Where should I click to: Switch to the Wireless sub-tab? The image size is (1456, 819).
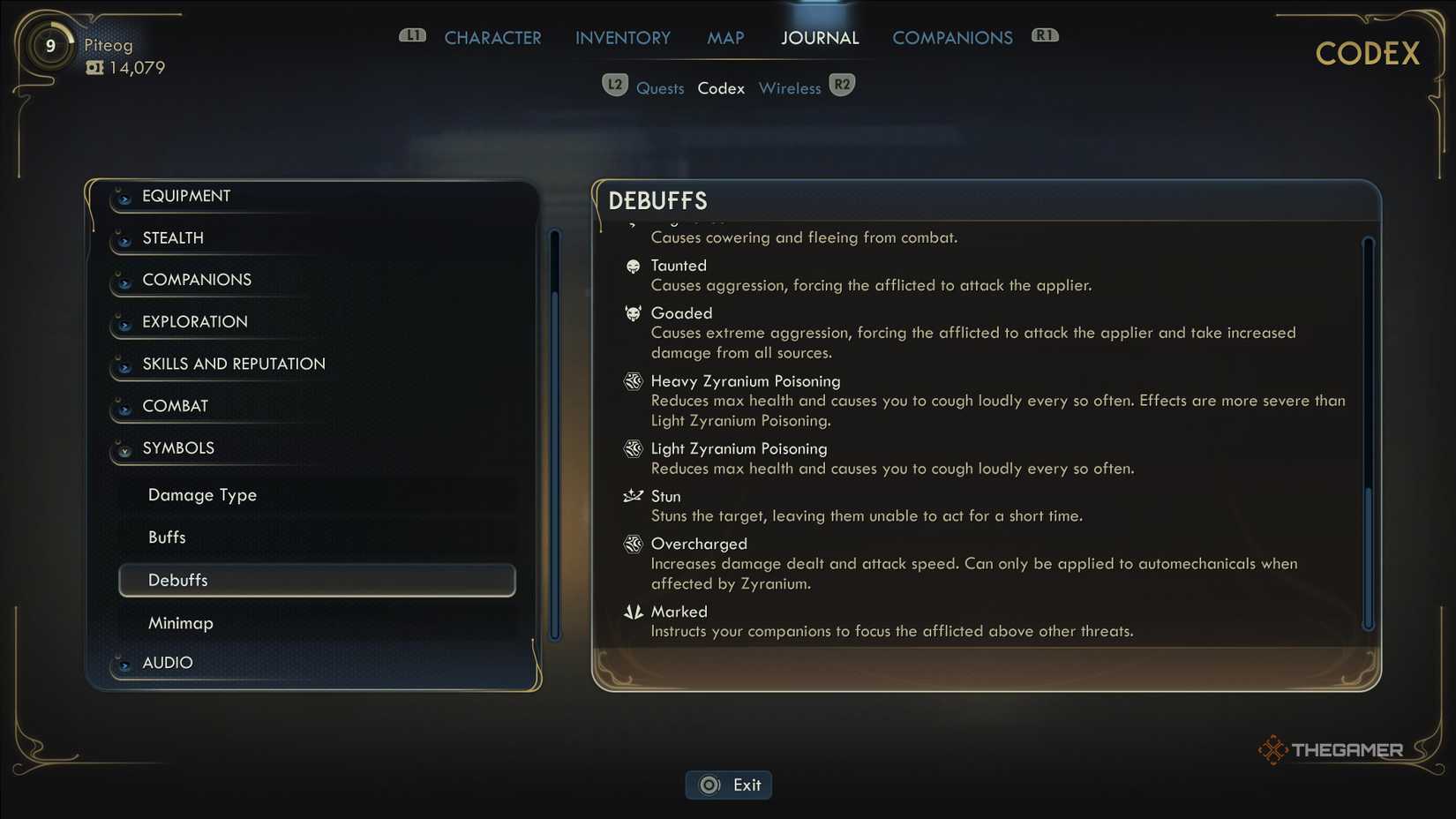coord(790,88)
